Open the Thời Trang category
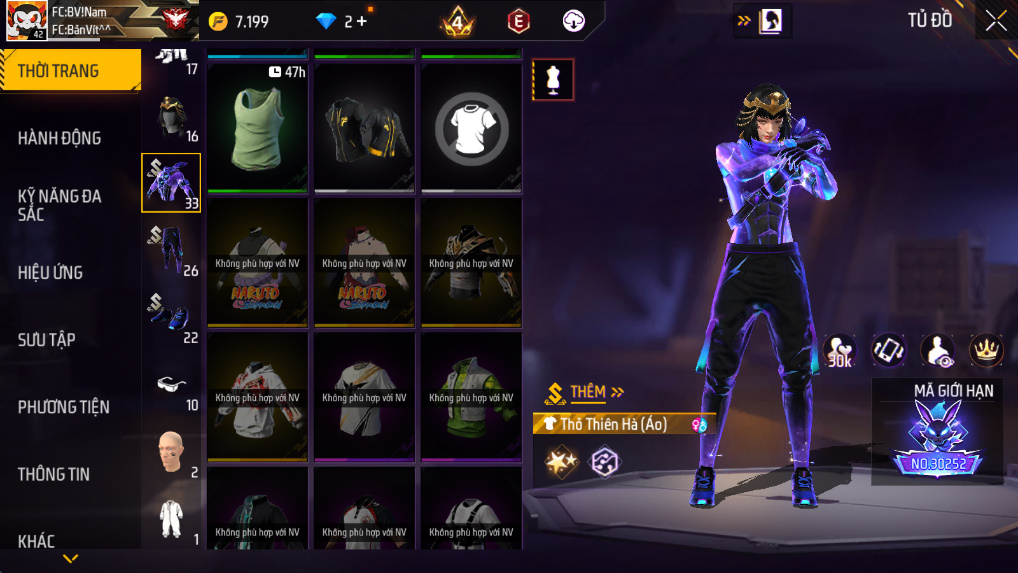Viewport: 1018px width, 573px height. click(70, 71)
